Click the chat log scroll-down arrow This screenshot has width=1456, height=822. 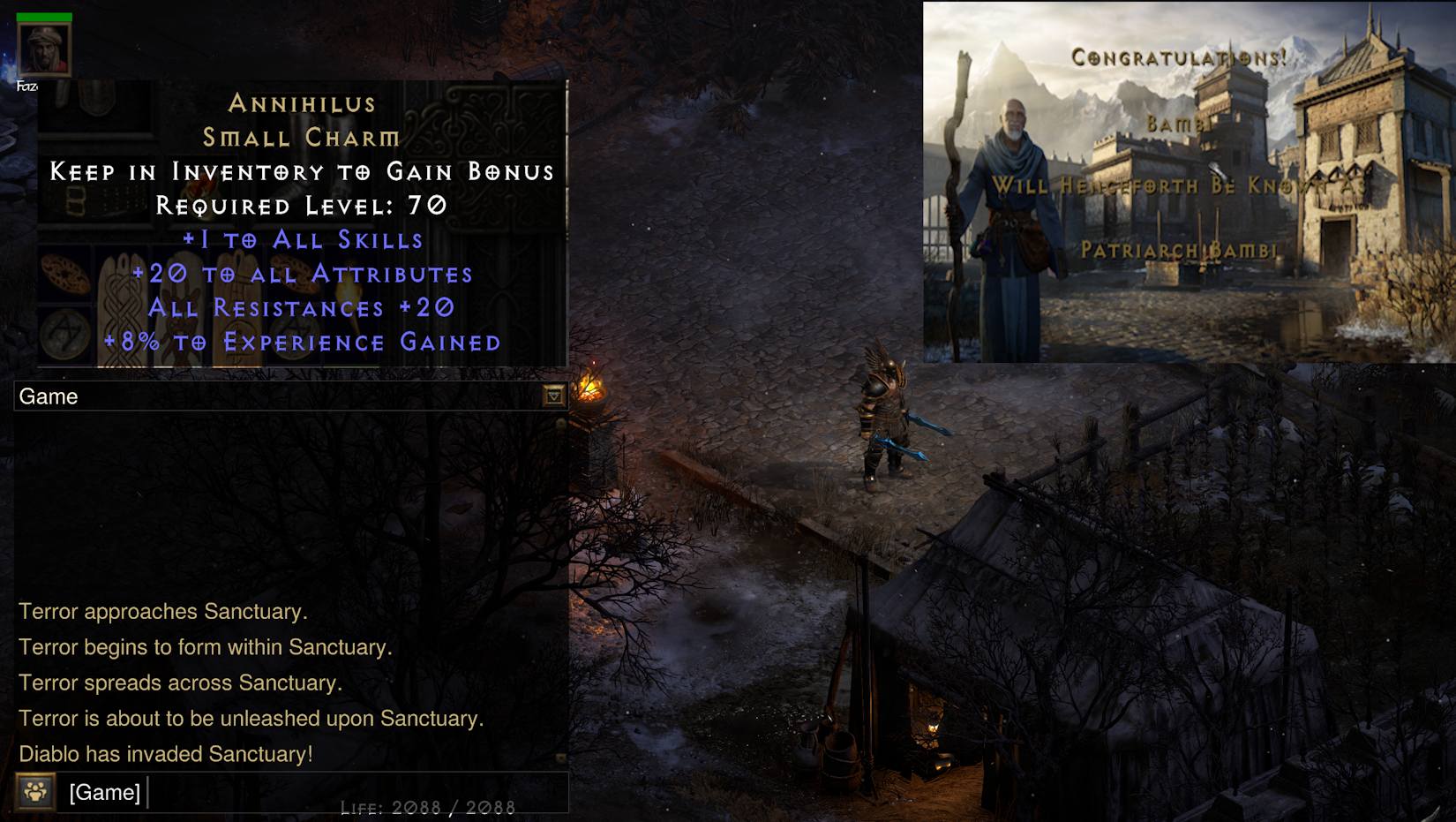[x=560, y=758]
